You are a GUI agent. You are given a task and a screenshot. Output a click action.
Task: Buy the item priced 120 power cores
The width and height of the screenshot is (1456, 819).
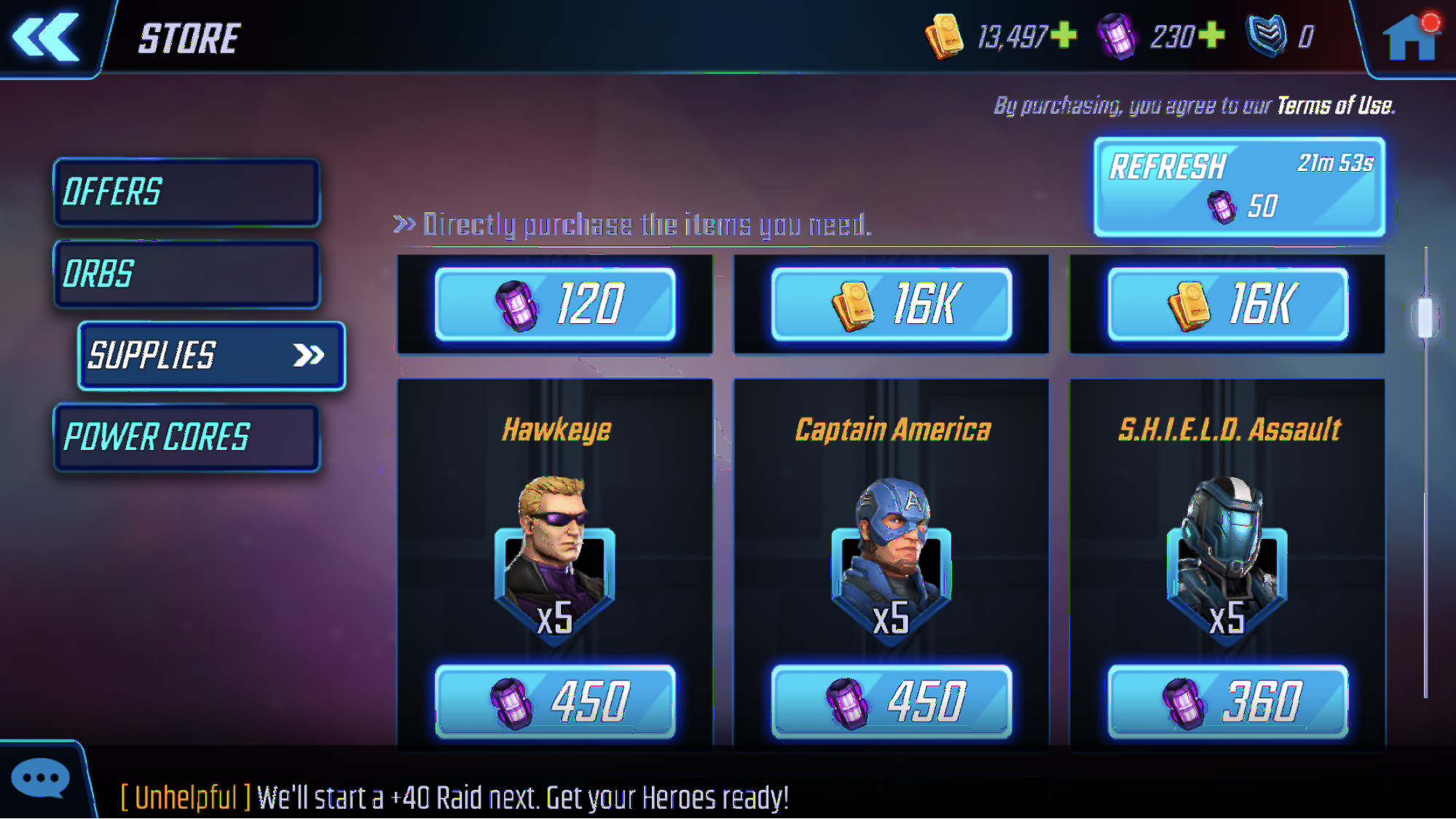point(555,304)
